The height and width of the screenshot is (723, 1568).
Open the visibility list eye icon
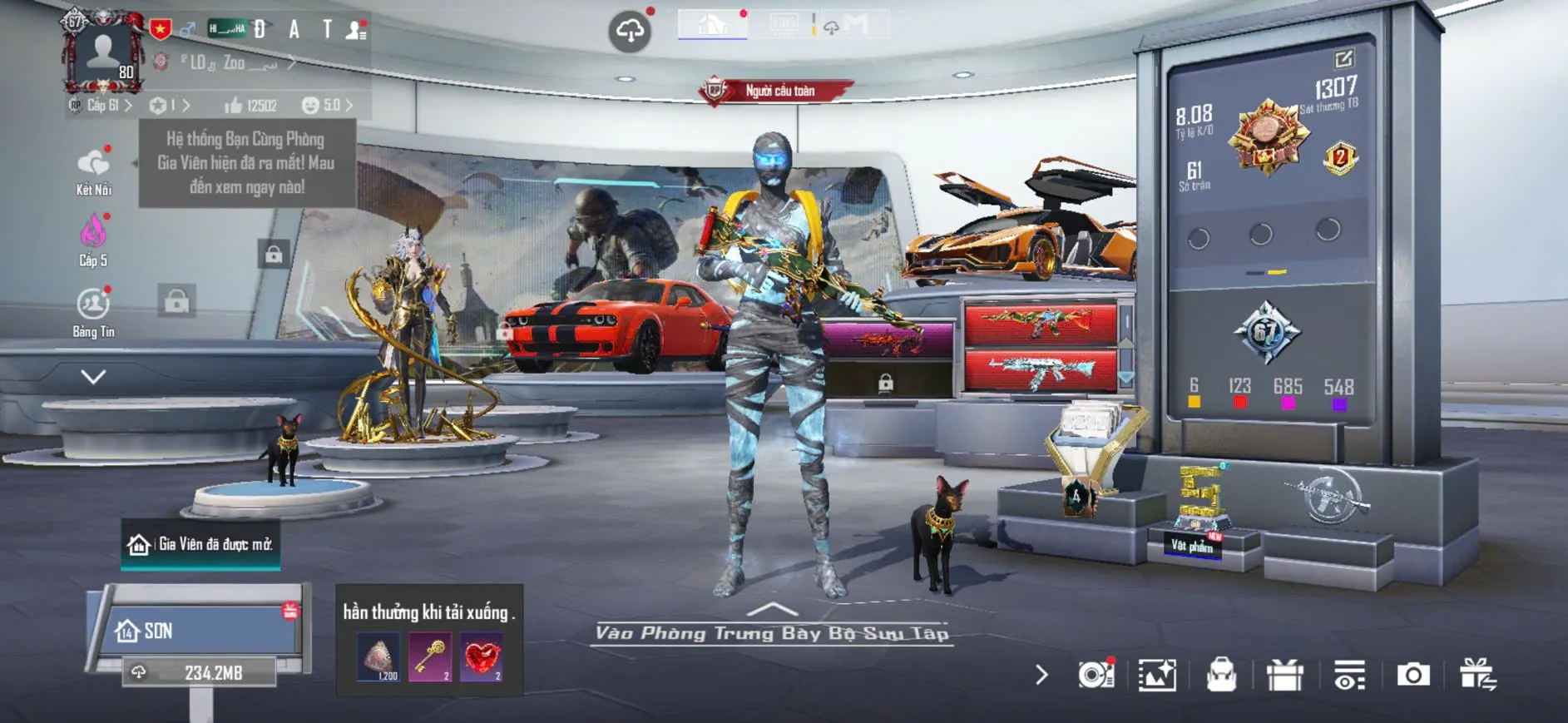[1348, 675]
